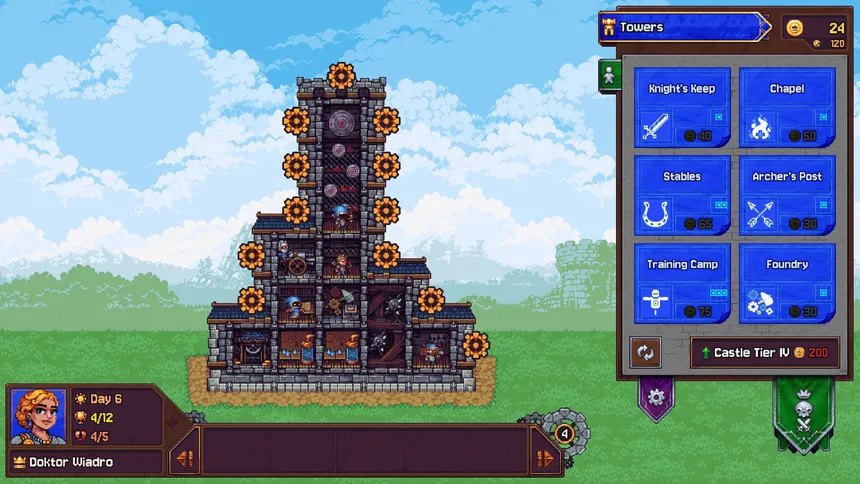Show previous items with the left arrow
Viewport: 860px width, 484px height.
[184, 459]
